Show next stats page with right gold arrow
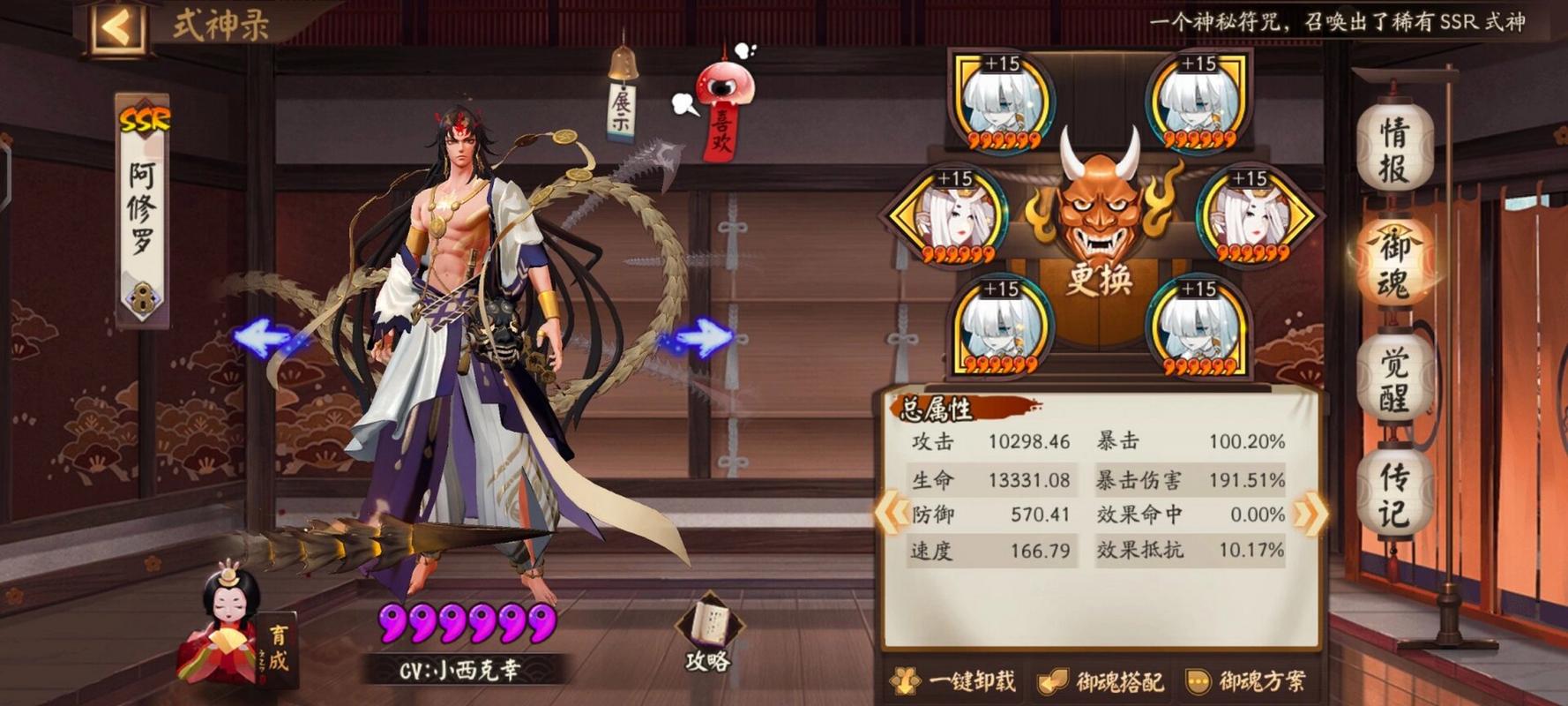 (x=1310, y=513)
